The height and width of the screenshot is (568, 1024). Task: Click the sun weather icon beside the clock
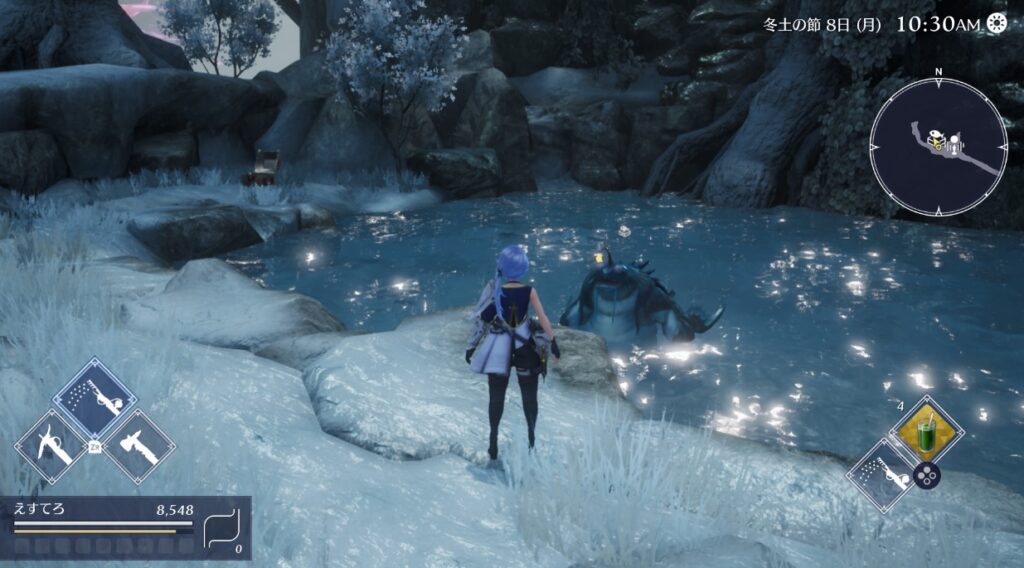[x=996, y=23]
